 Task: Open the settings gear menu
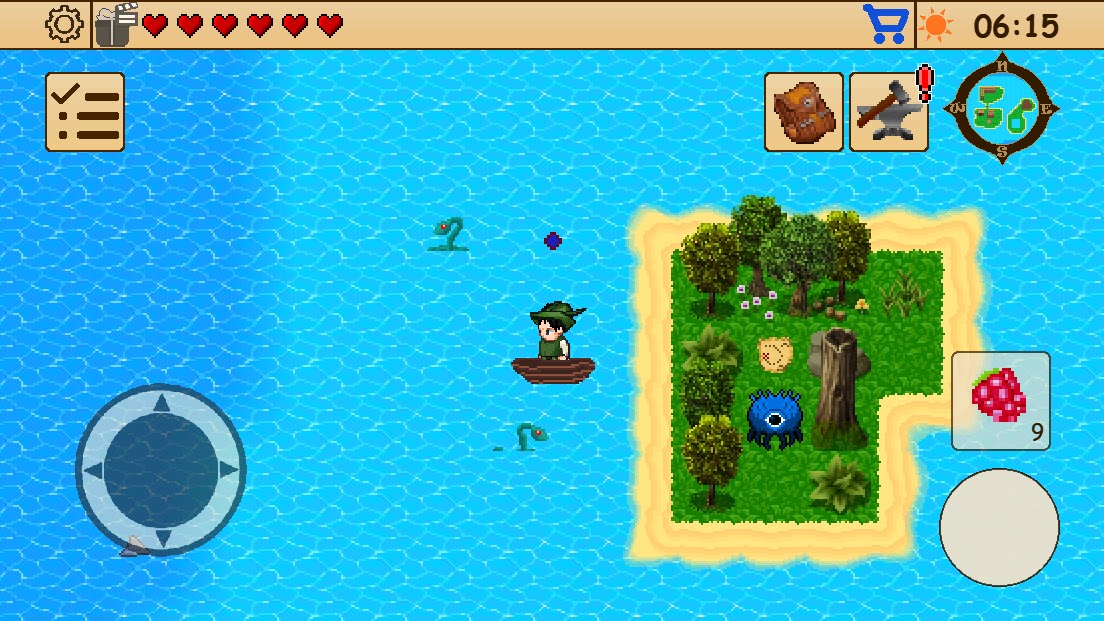(x=65, y=25)
